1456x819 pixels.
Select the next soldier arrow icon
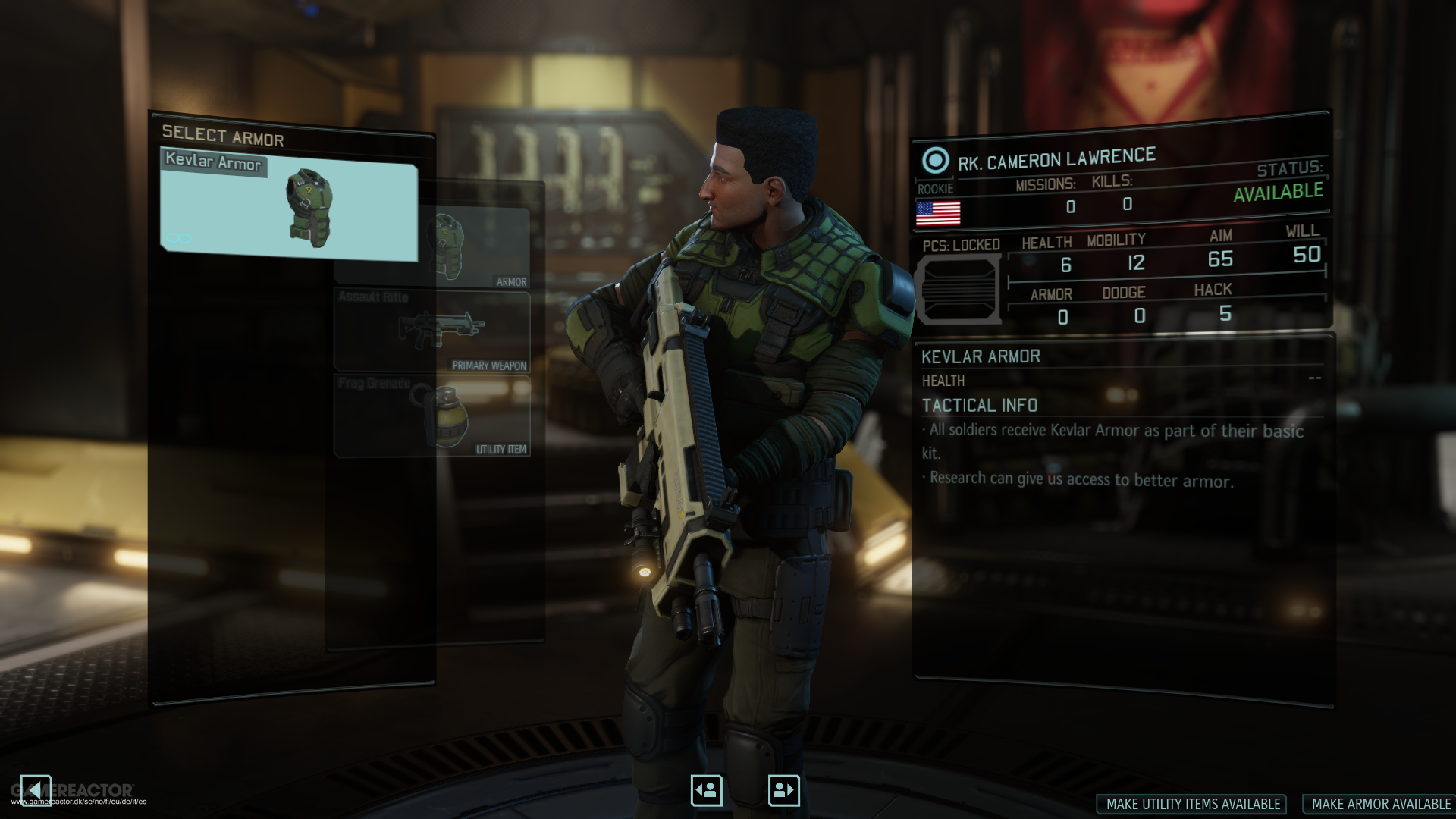(x=783, y=789)
